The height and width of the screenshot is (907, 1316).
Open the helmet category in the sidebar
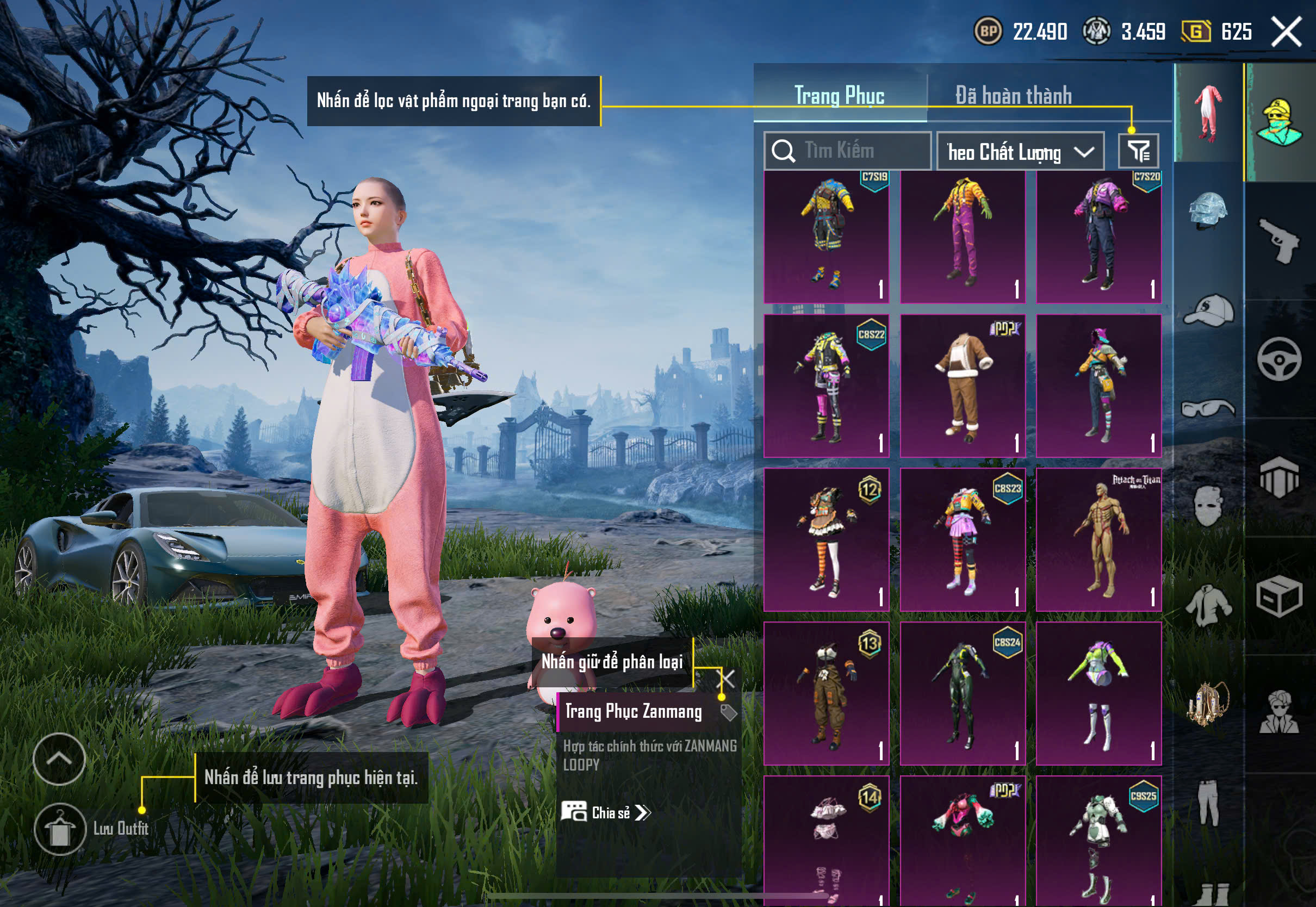pyautogui.click(x=1208, y=212)
